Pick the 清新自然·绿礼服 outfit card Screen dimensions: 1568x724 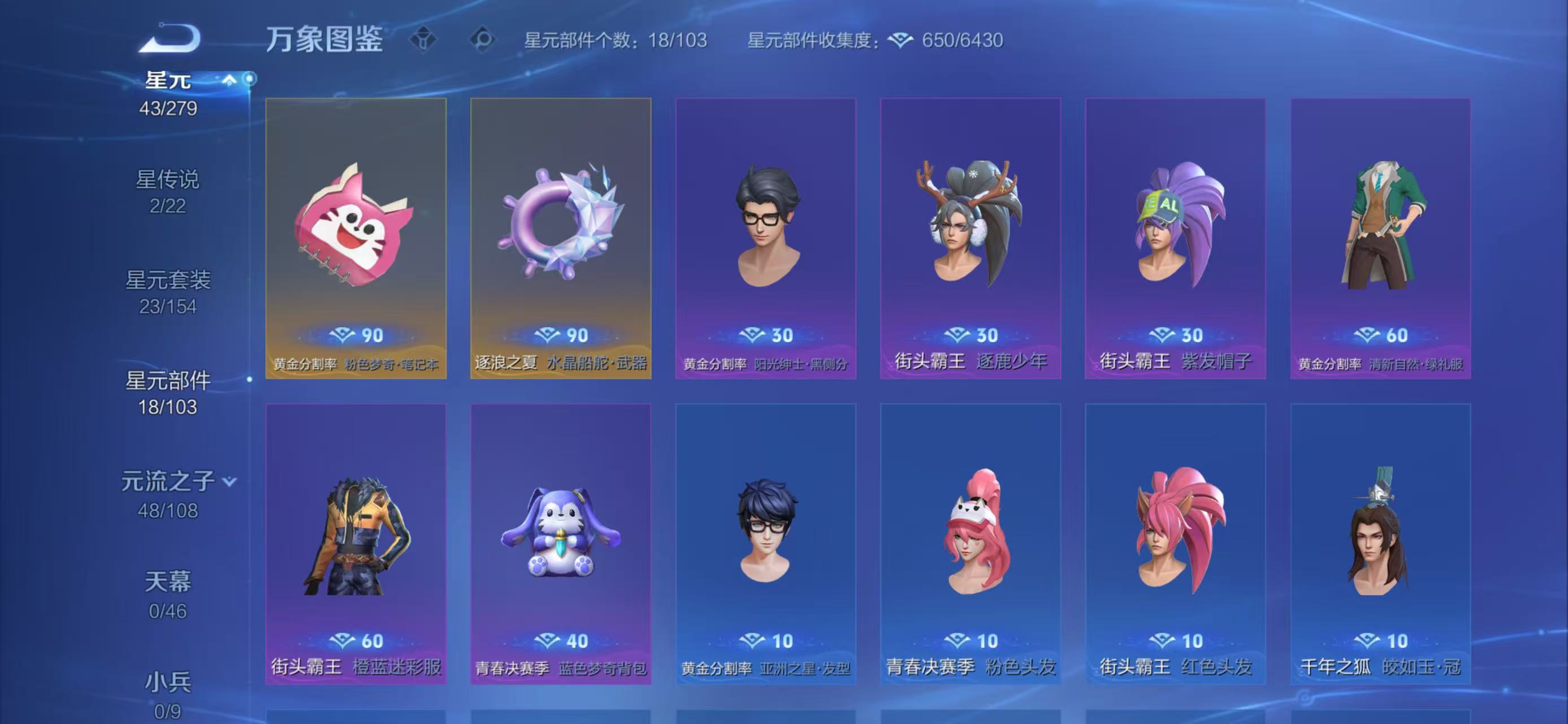point(1380,238)
